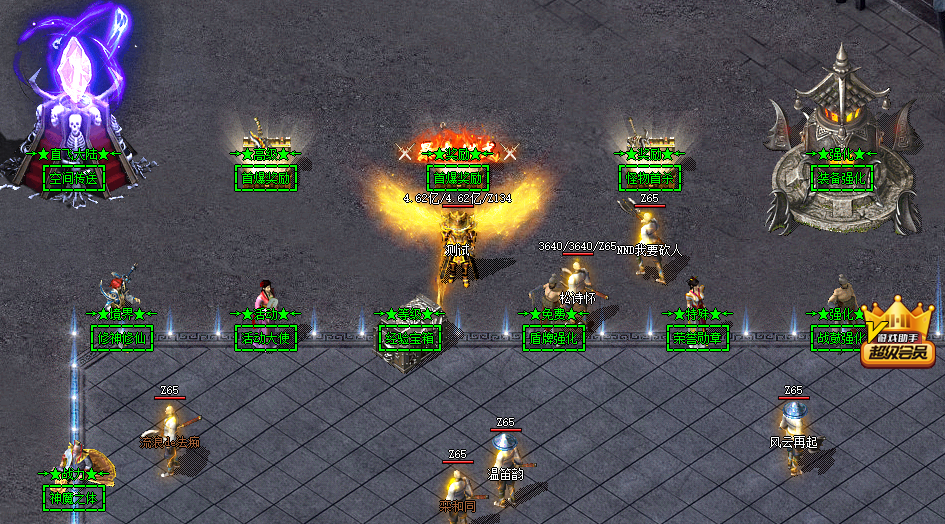Open the 装备强化 equipment enhancement label
The height and width of the screenshot is (524, 945).
coord(842,179)
